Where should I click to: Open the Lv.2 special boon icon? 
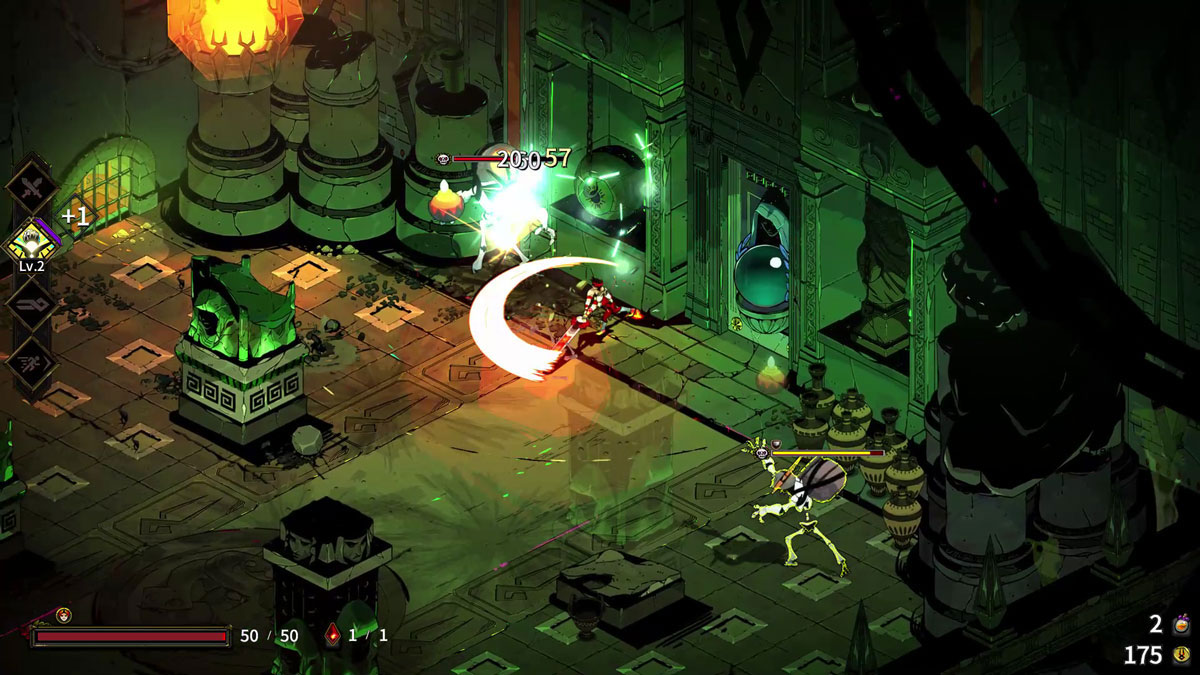tap(31, 243)
